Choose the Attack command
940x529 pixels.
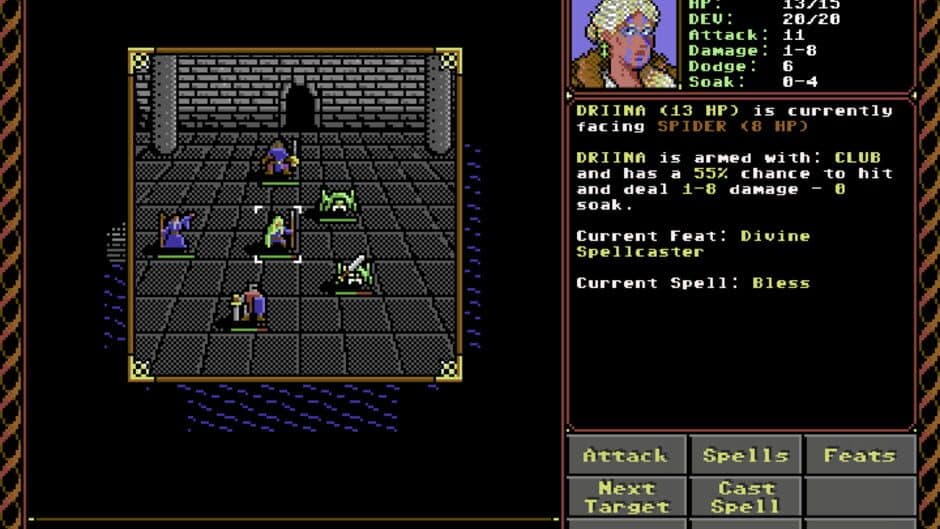[x=626, y=455]
